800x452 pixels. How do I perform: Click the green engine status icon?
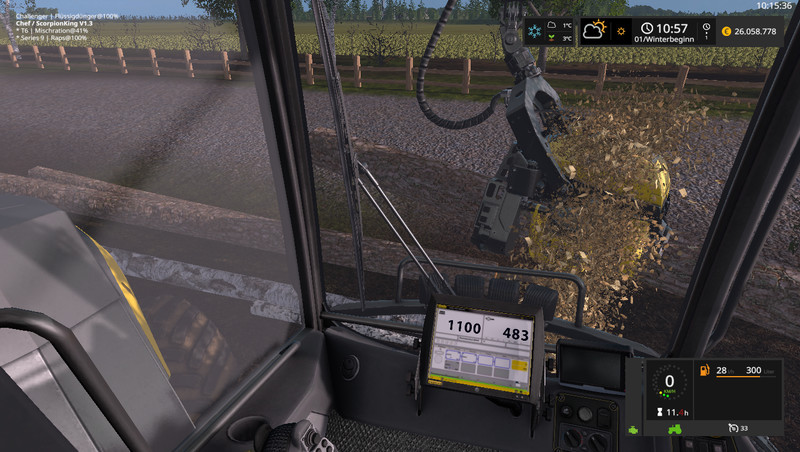pyautogui.click(x=633, y=430)
